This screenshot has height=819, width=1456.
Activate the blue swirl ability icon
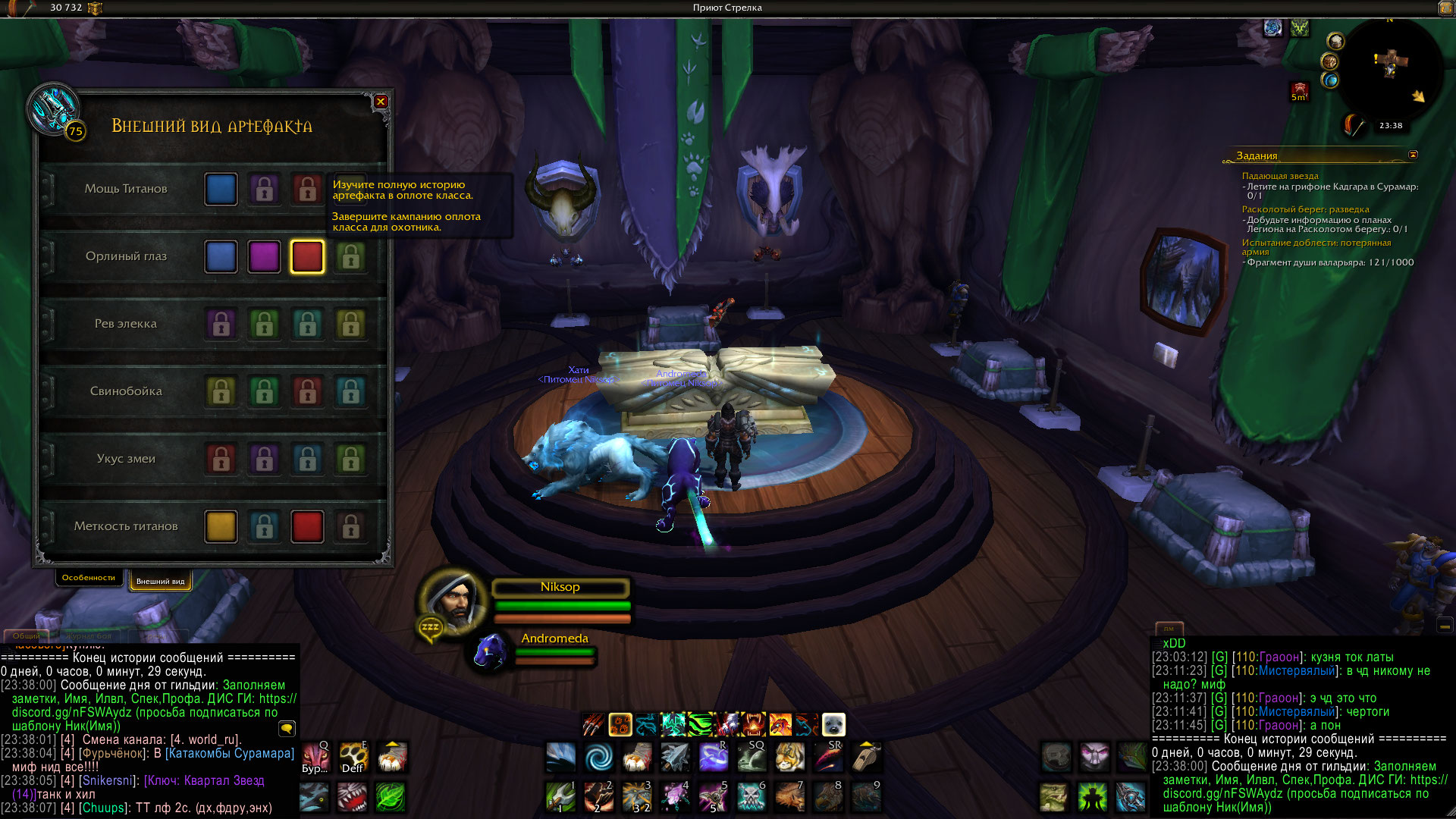pos(599,757)
